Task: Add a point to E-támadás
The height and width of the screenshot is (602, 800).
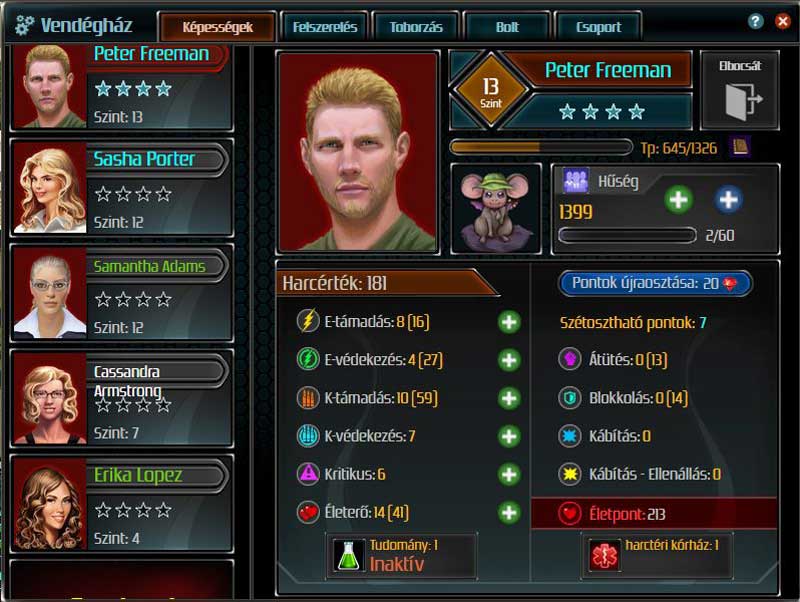Action: point(509,322)
